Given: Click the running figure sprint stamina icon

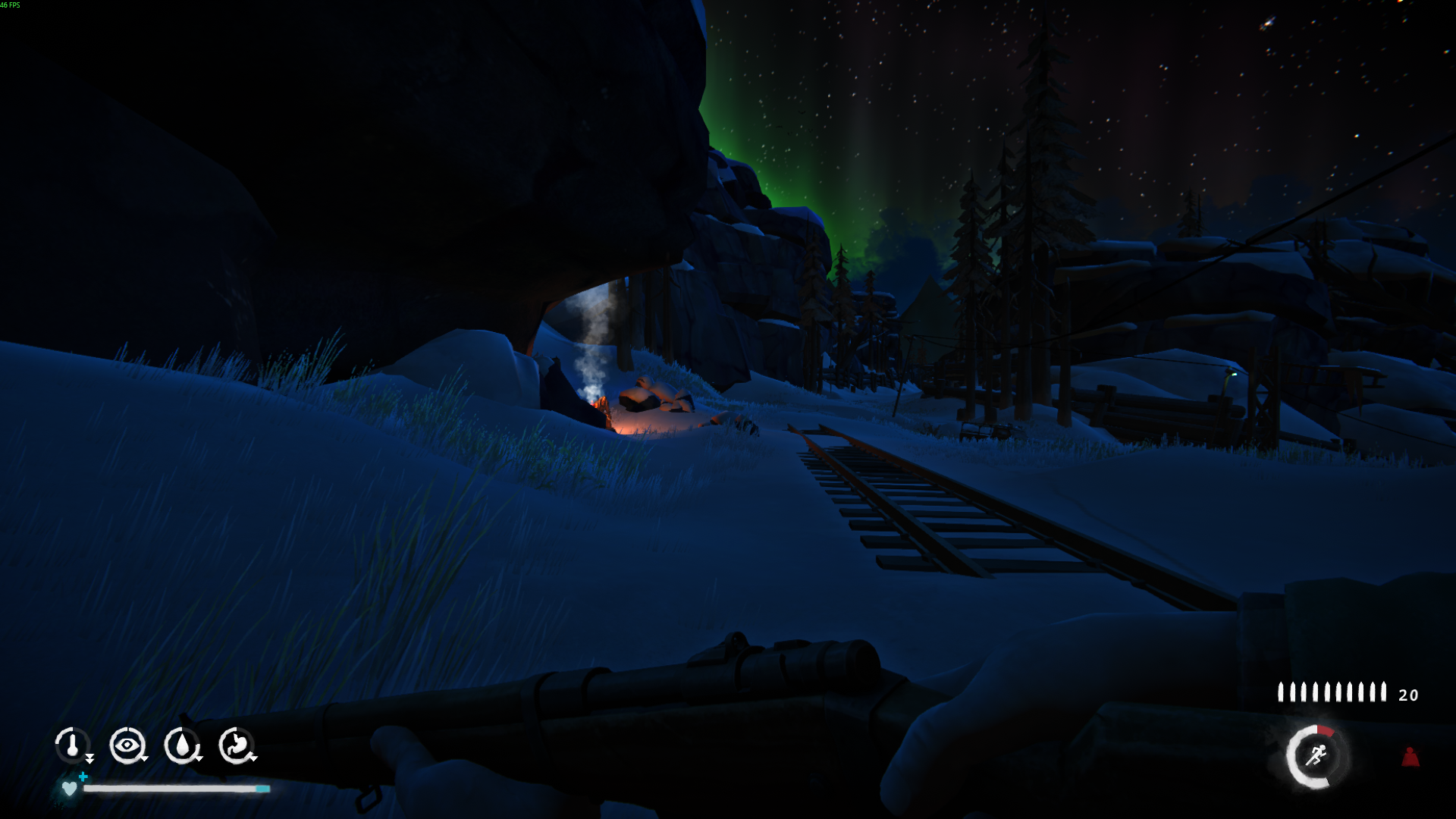Looking at the screenshot, I should 1316,756.
